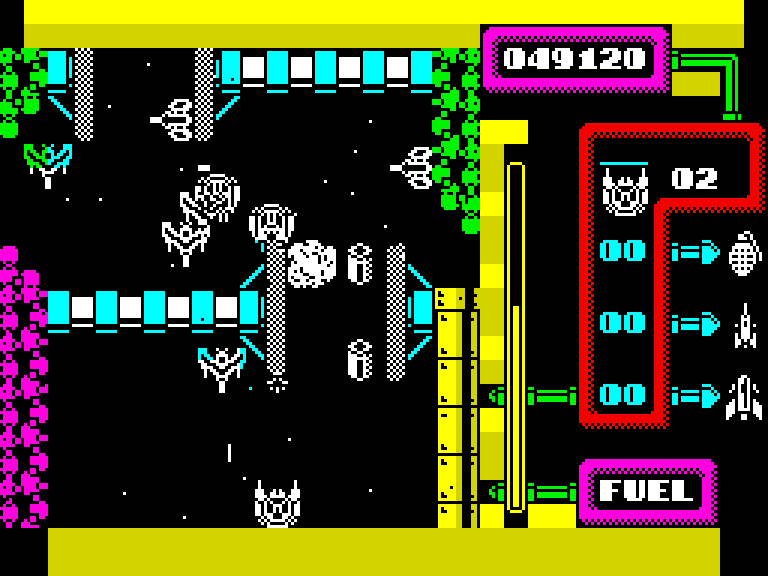Activate the large rocket weapon icon

(x=744, y=397)
